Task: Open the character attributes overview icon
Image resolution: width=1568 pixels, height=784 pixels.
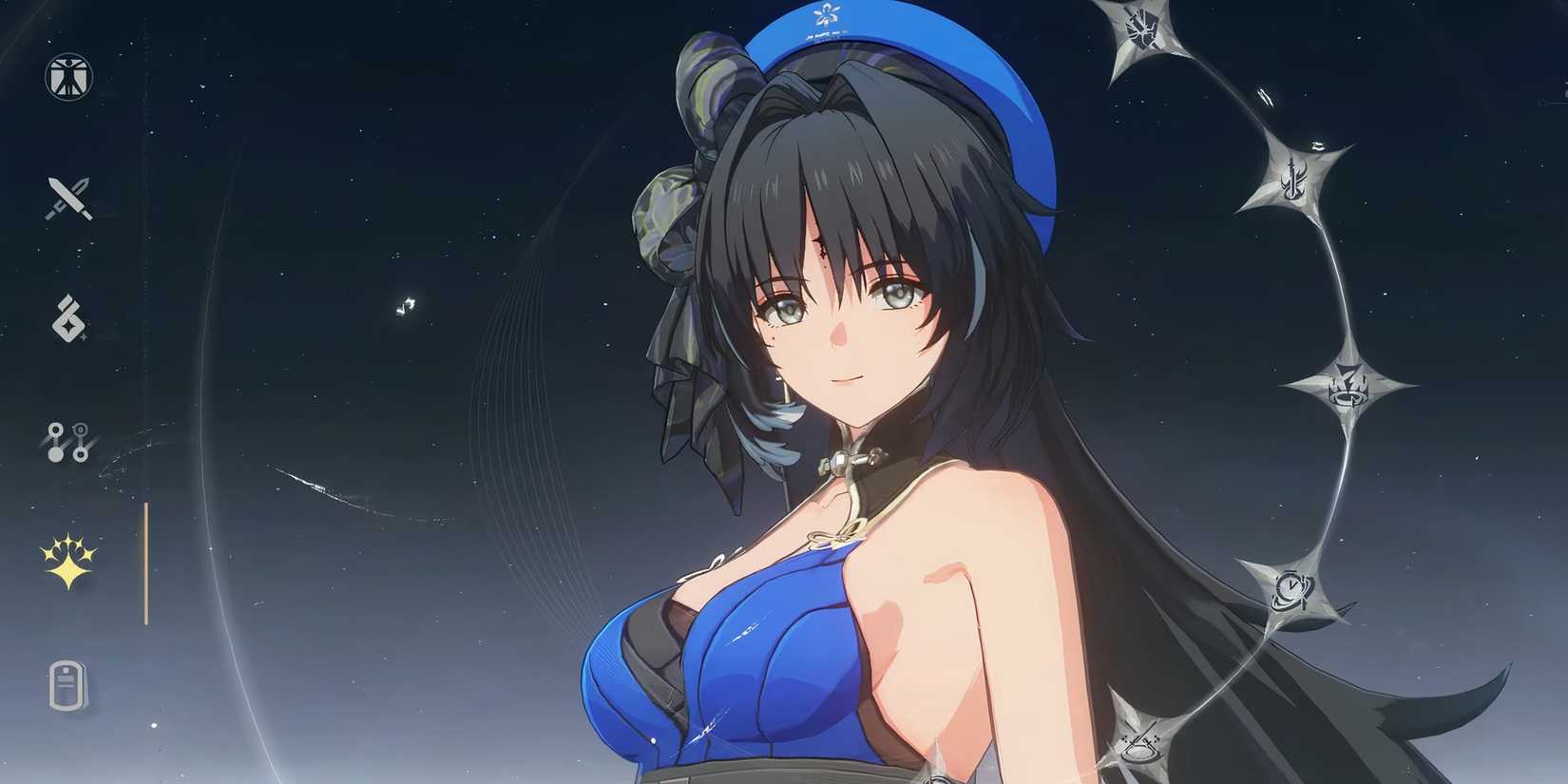Action: 67,76
